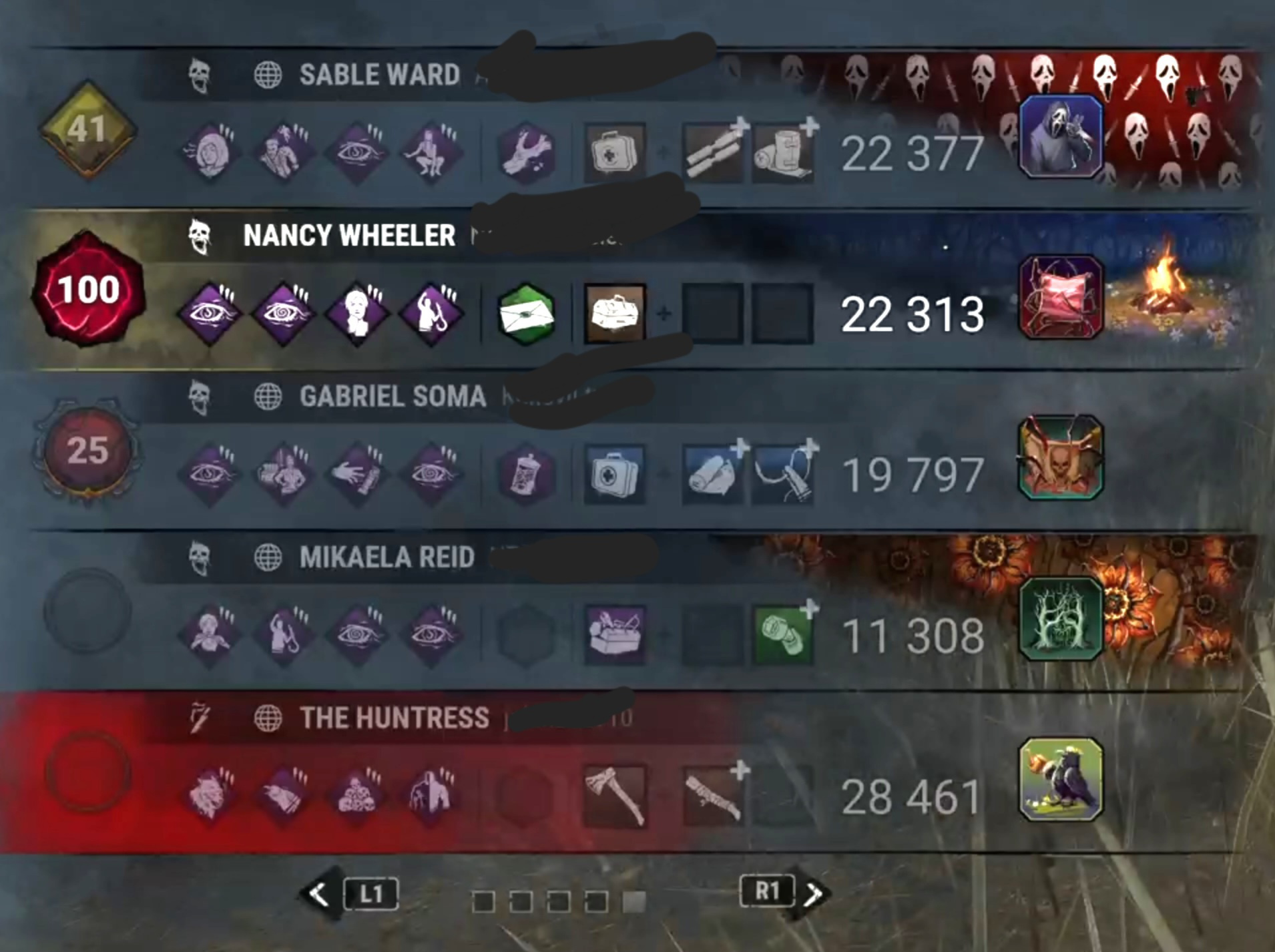Click the crossplay globe beside SABLE WARD
The width and height of the screenshot is (1275, 952).
click(268, 73)
